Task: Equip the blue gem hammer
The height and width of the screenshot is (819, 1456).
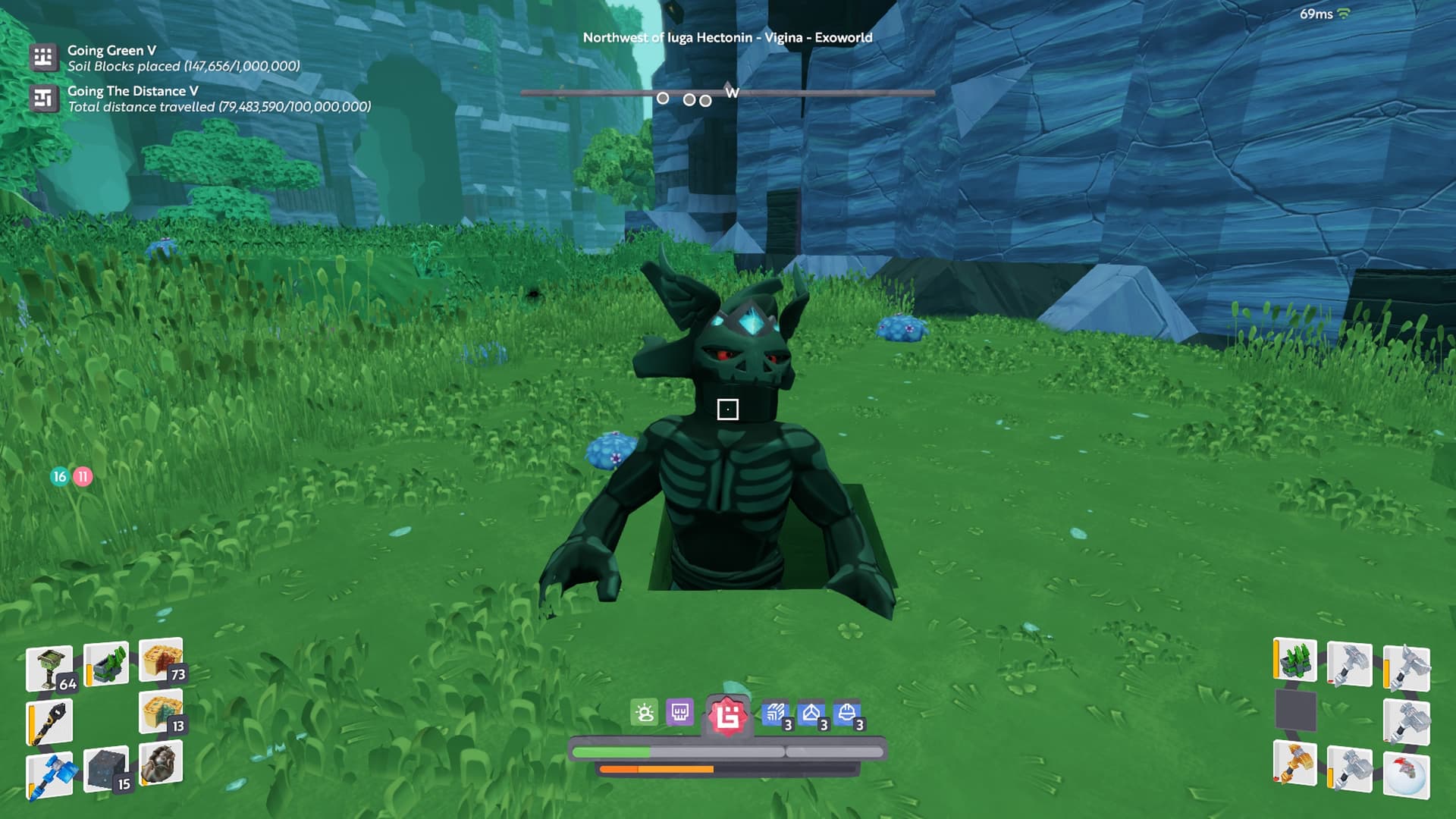Action: point(50,775)
